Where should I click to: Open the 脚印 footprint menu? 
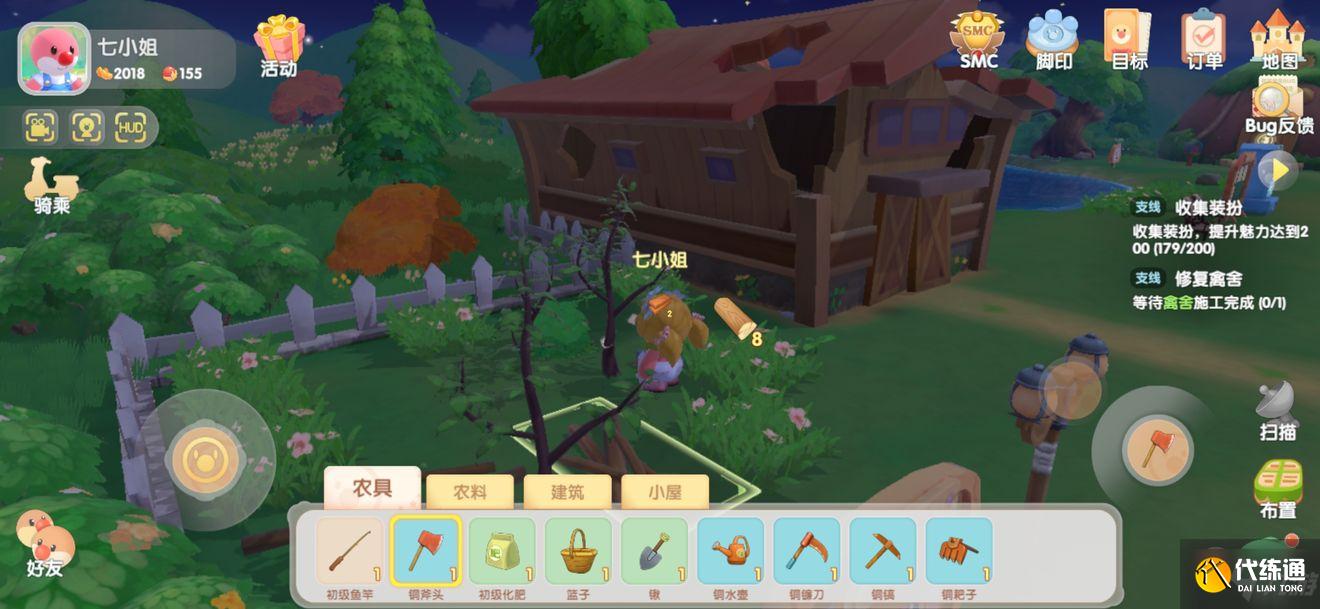tap(1053, 38)
